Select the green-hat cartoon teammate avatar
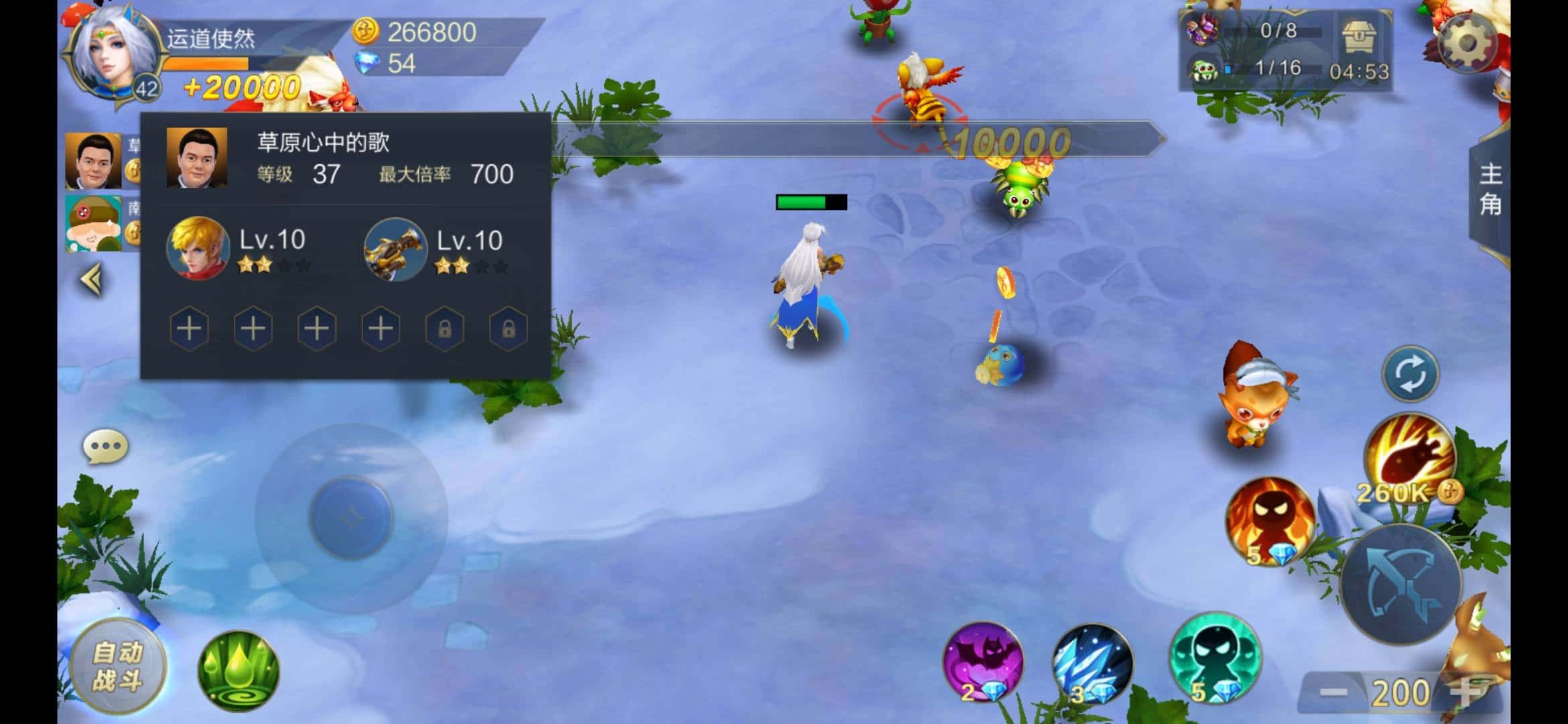Viewport: 1568px width, 724px height. tap(93, 223)
